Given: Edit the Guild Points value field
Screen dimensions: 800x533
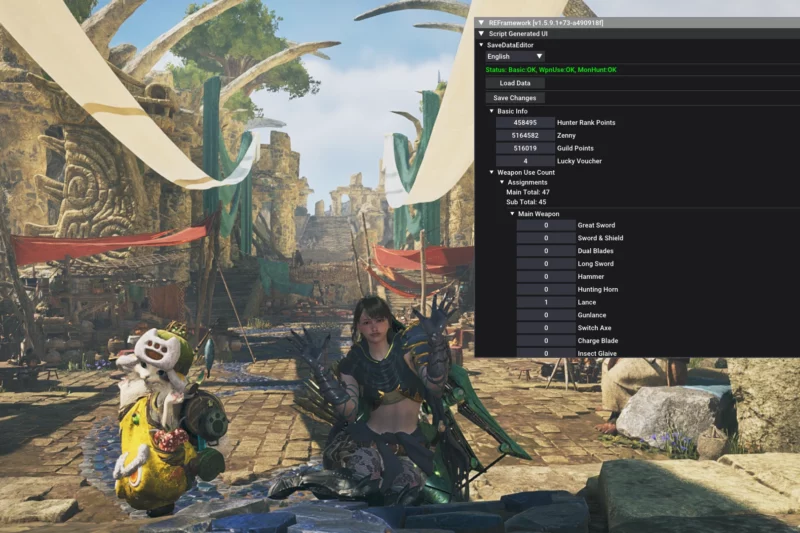Looking at the screenshot, I should coord(525,148).
